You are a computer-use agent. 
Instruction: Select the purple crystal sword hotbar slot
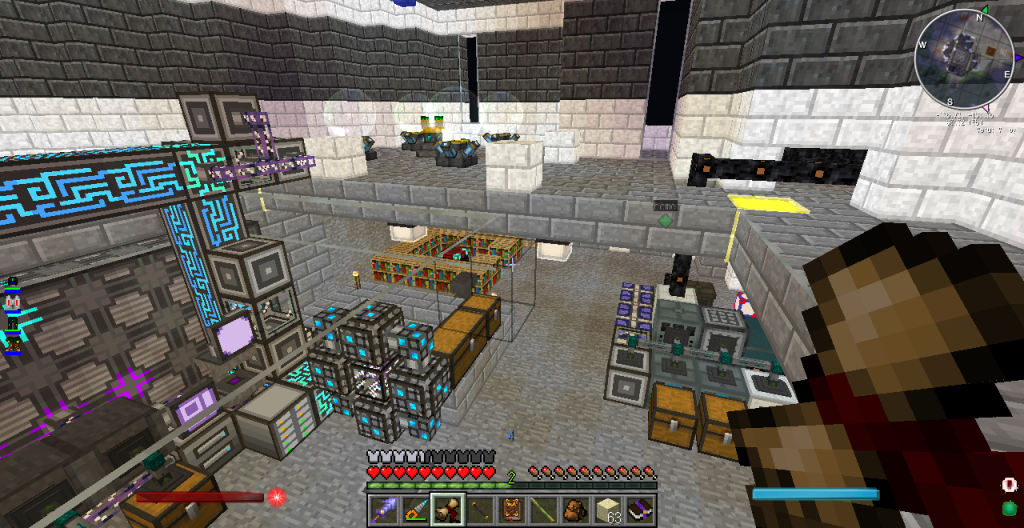[384, 510]
